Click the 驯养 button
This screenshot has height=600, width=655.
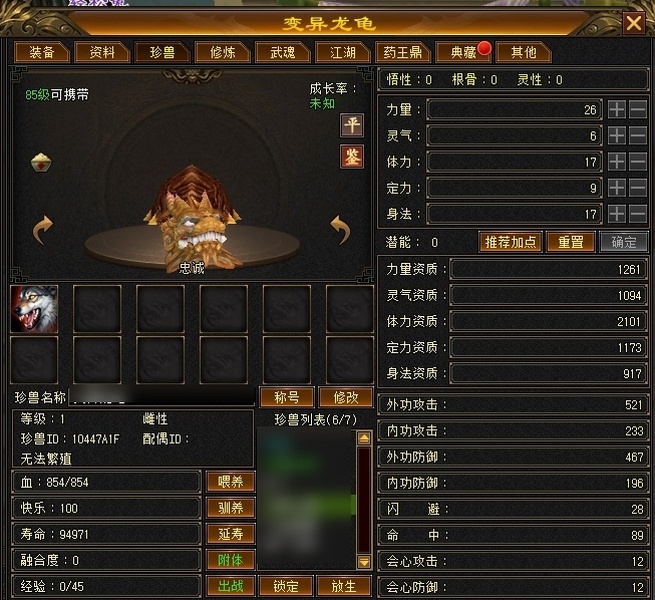[230, 507]
